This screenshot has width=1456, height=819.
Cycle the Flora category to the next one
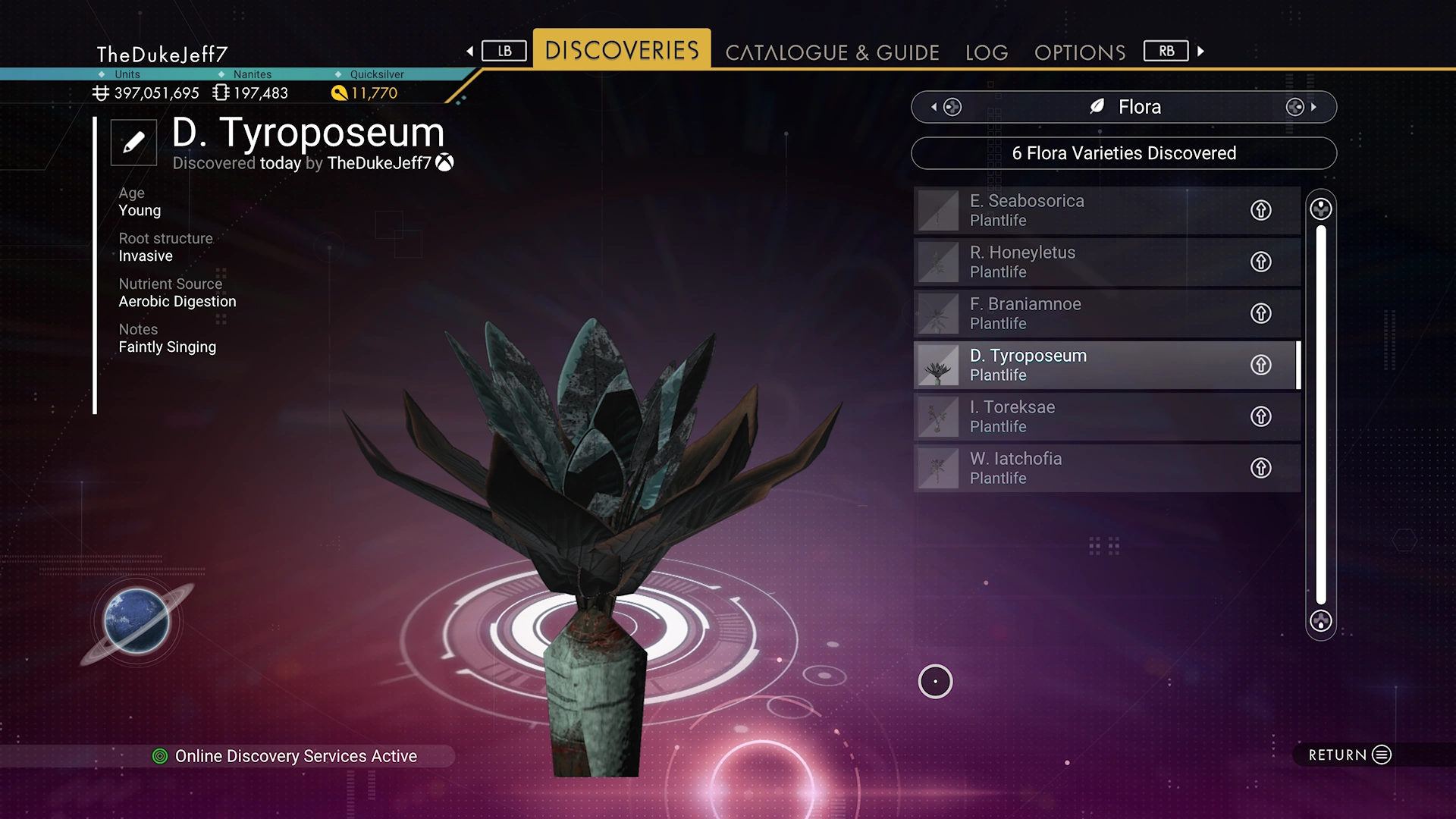[1302, 107]
